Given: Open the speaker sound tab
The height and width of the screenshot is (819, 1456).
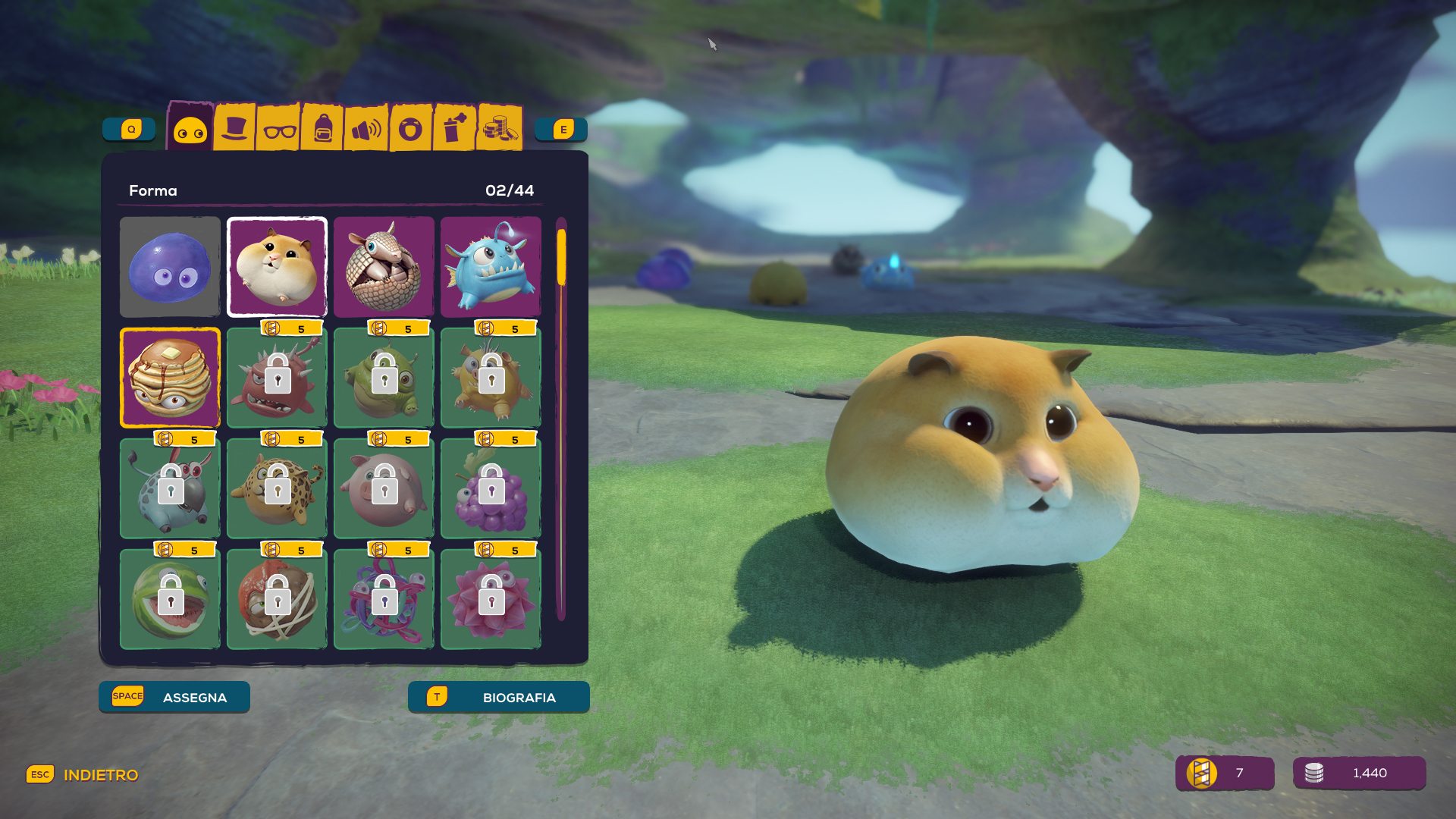Looking at the screenshot, I should (367, 129).
